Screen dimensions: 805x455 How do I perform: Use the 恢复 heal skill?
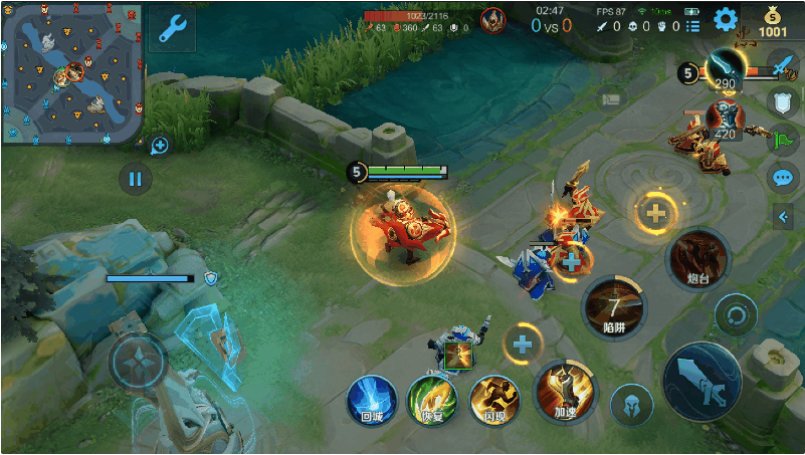click(x=432, y=399)
